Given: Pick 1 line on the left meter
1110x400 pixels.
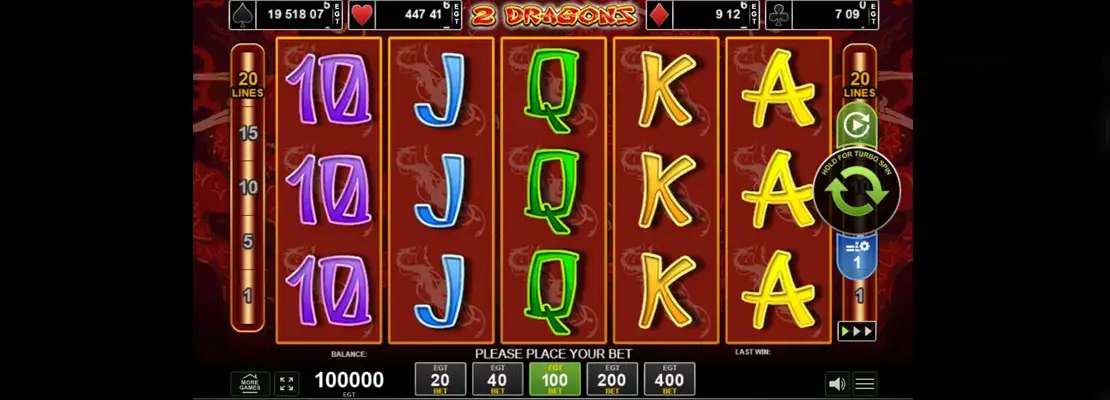Looking at the screenshot, I should (247, 296).
